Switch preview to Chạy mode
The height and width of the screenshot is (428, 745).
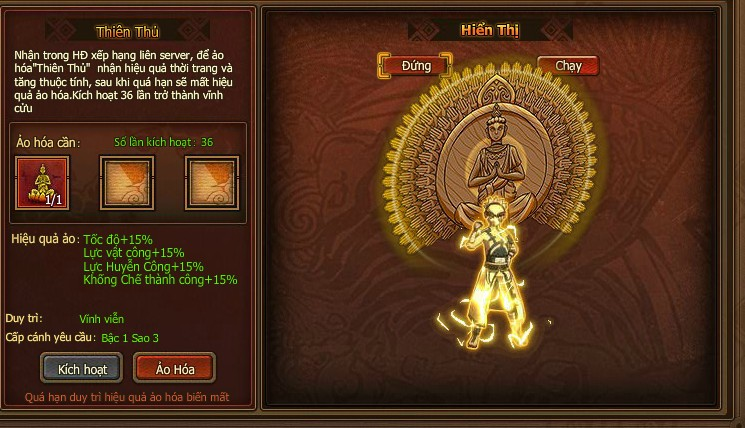pos(568,66)
